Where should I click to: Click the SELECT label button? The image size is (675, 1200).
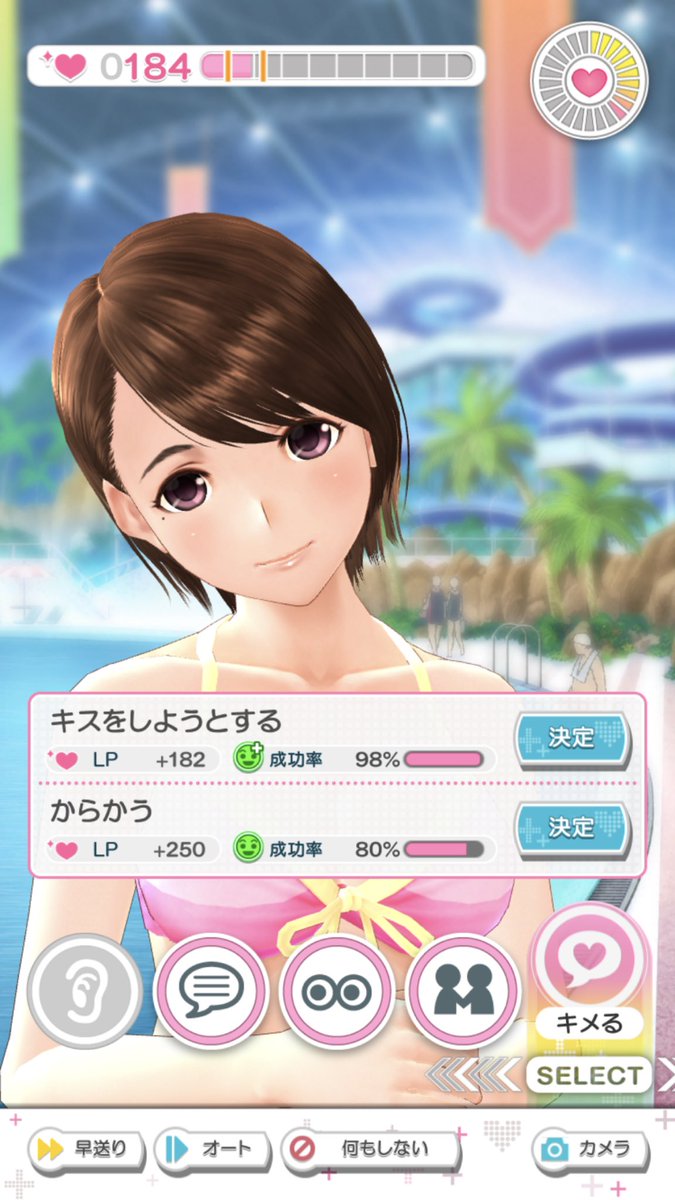tap(588, 1076)
